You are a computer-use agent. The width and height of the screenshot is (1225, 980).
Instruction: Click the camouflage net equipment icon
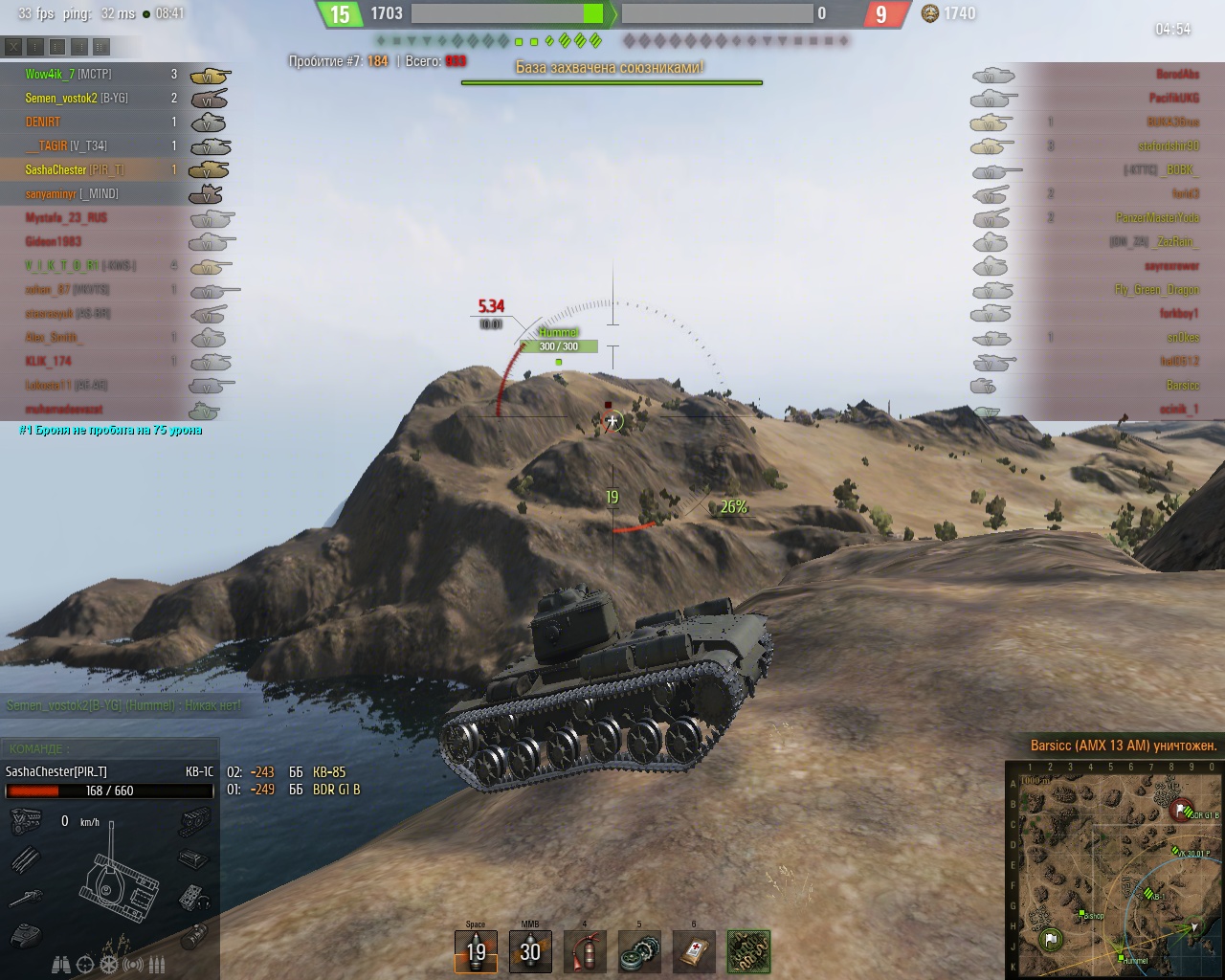[748, 950]
